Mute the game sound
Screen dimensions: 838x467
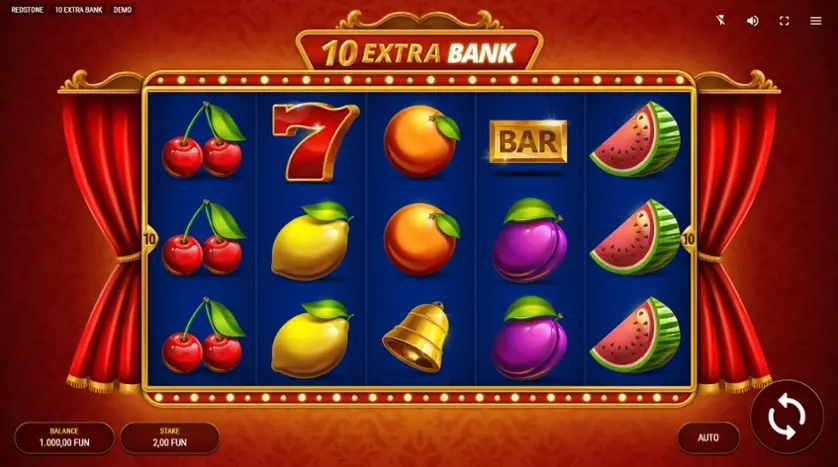click(x=752, y=20)
